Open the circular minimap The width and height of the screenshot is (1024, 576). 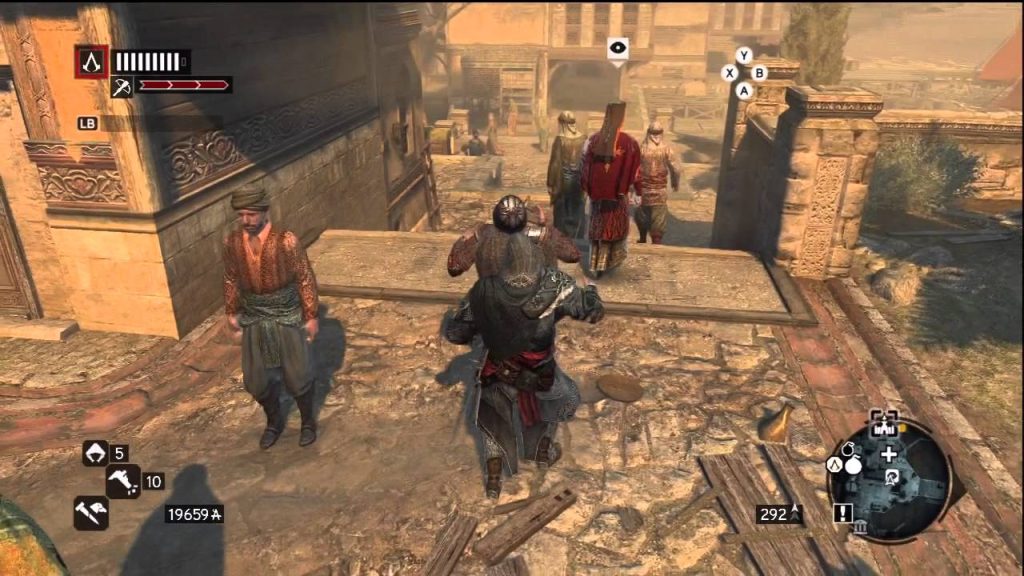[x=888, y=478]
